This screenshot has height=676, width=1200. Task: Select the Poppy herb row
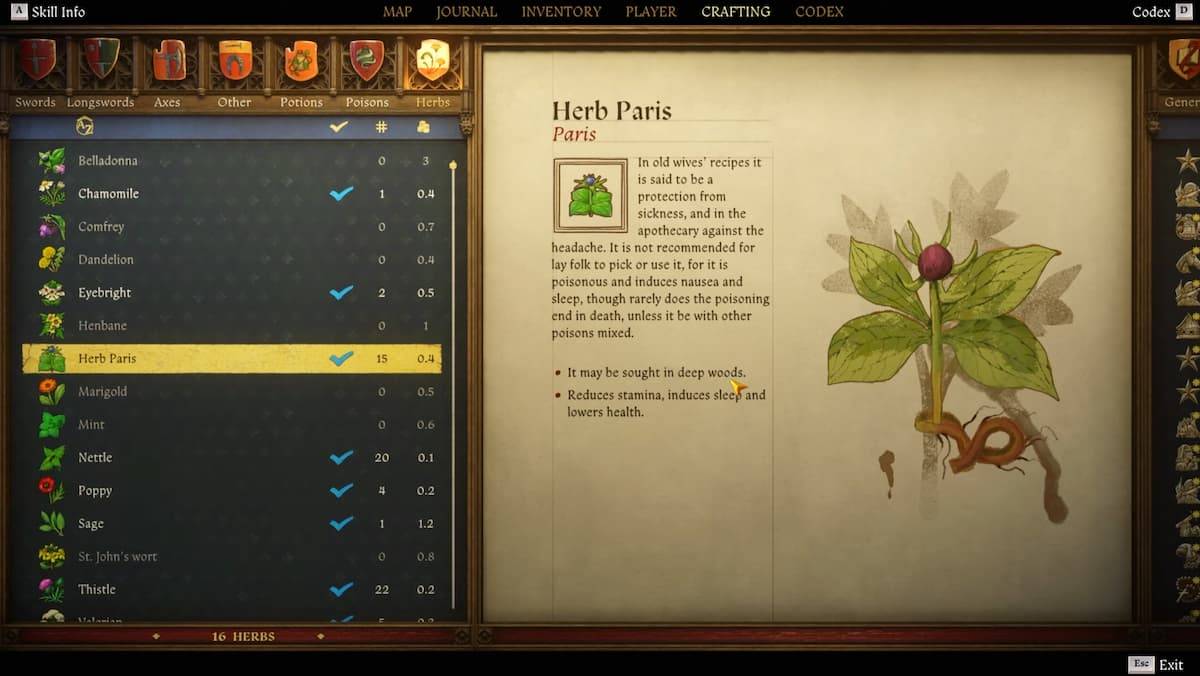(95, 490)
